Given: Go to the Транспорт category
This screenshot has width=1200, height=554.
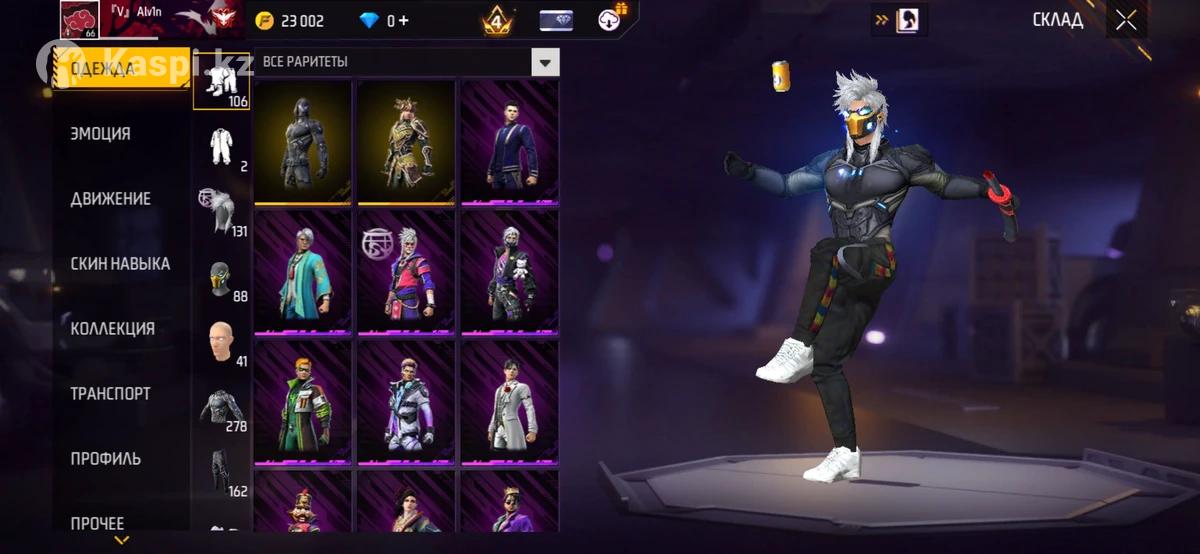Looking at the screenshot, I should point(110,394).
